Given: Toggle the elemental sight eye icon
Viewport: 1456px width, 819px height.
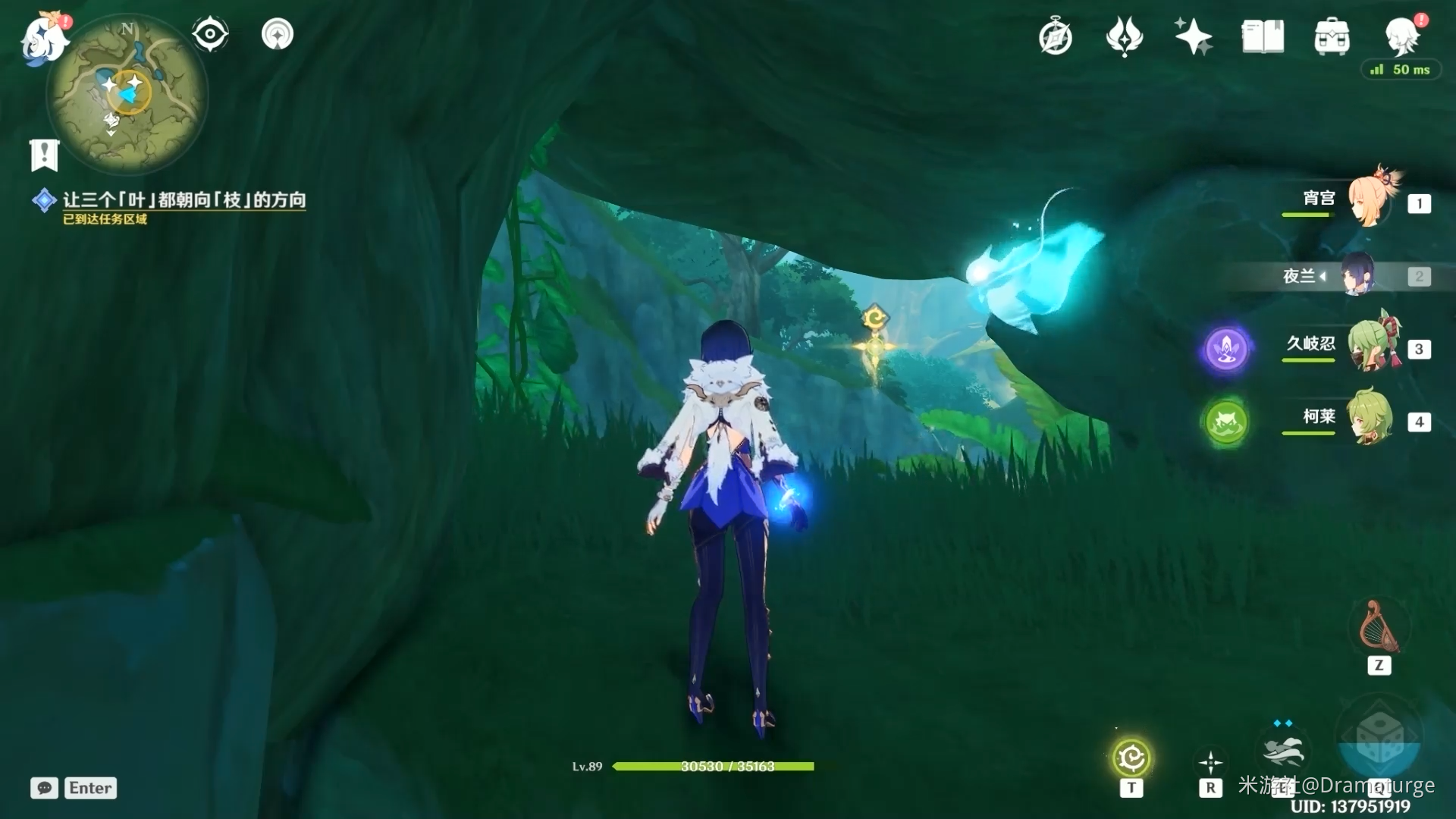Looking at the screenshot, I should [210, 34].
